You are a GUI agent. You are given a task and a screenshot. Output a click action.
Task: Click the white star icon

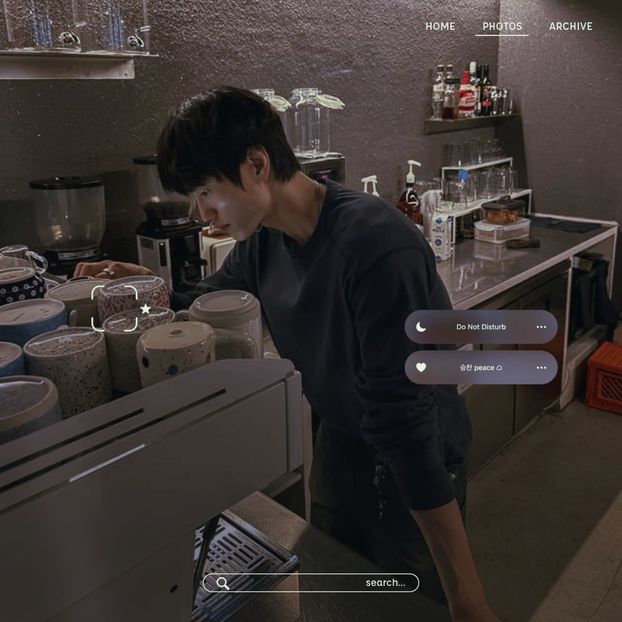coord(146,309)
